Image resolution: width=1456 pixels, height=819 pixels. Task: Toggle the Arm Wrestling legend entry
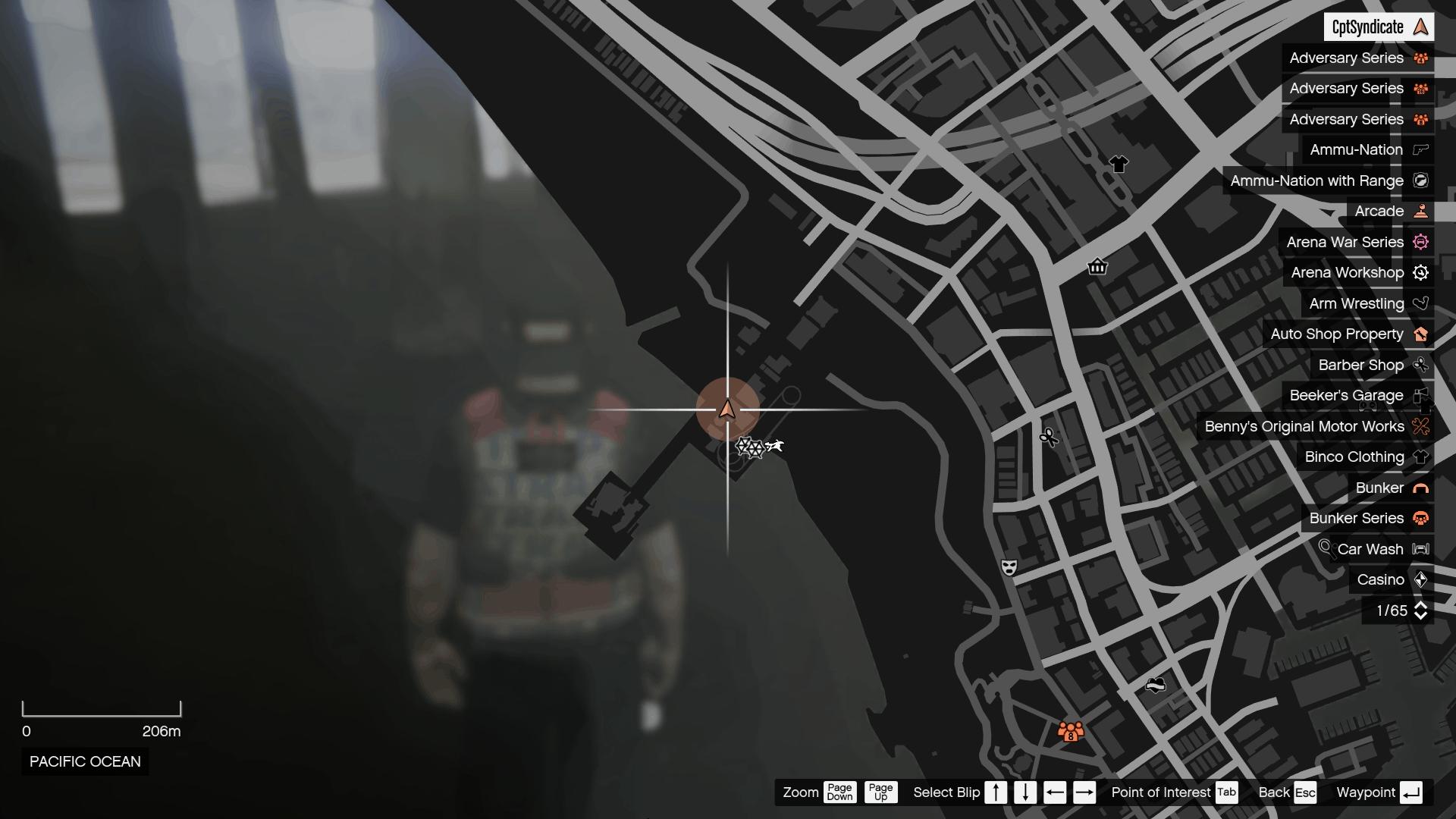pos(1364,303)
